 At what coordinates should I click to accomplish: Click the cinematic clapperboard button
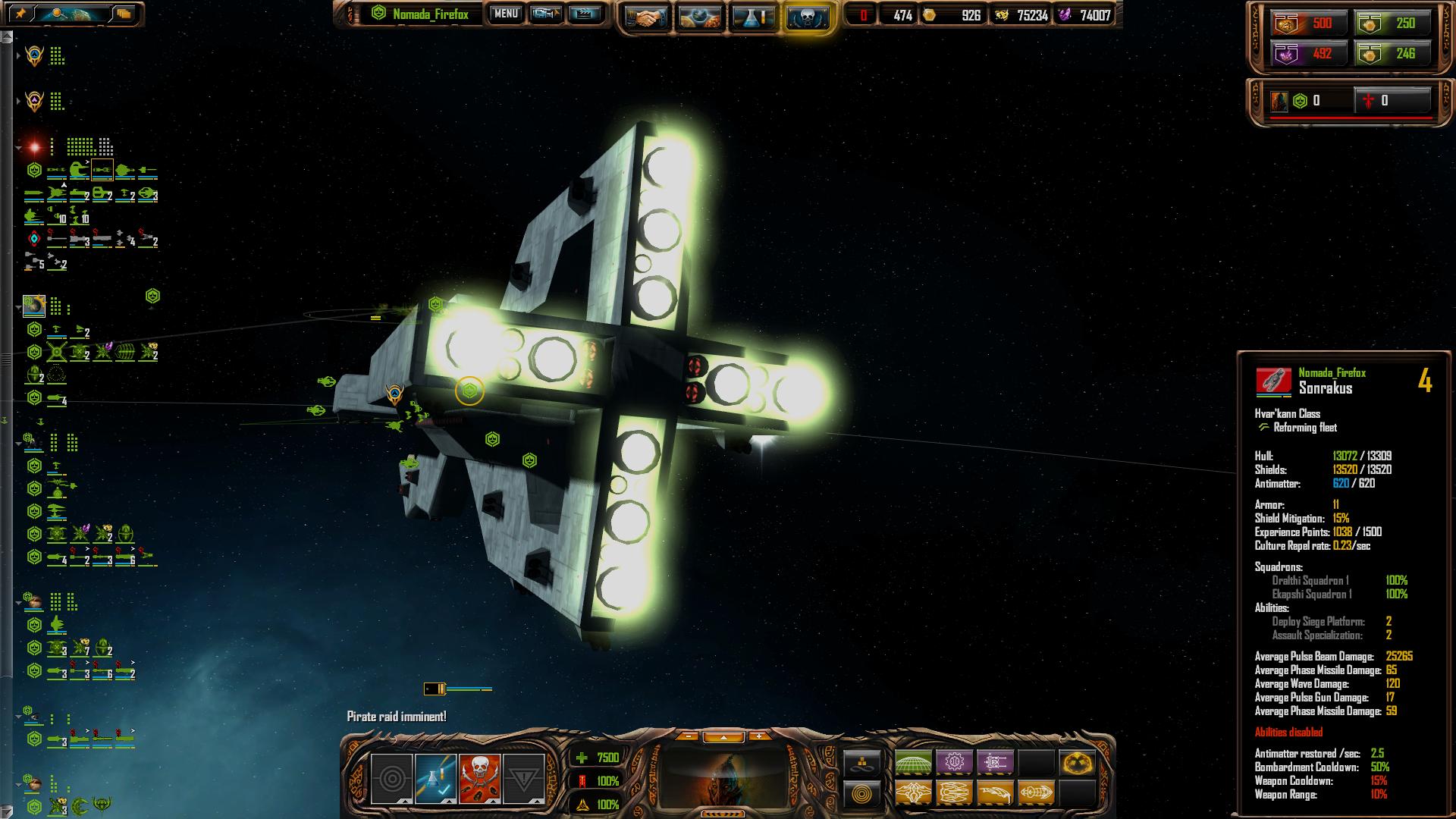585,14
